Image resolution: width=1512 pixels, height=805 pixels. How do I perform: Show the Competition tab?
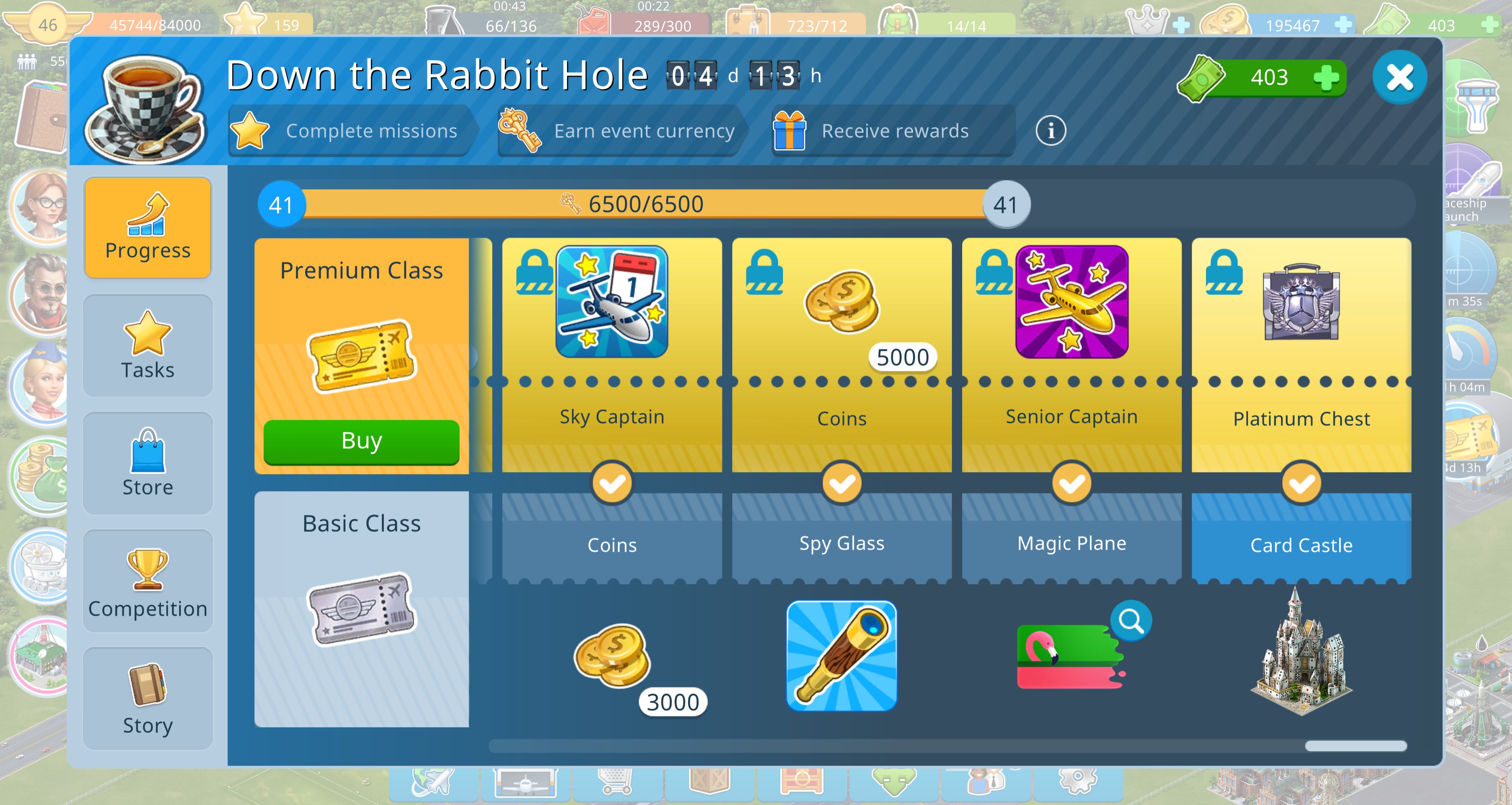pos(148,582)
